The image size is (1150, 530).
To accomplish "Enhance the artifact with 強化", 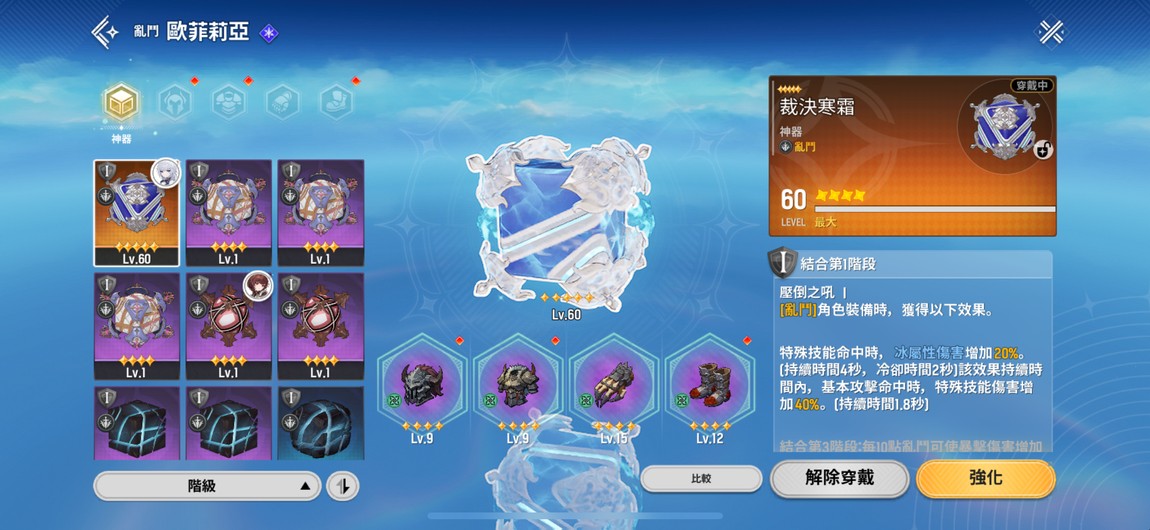I will tap(985, 478).
